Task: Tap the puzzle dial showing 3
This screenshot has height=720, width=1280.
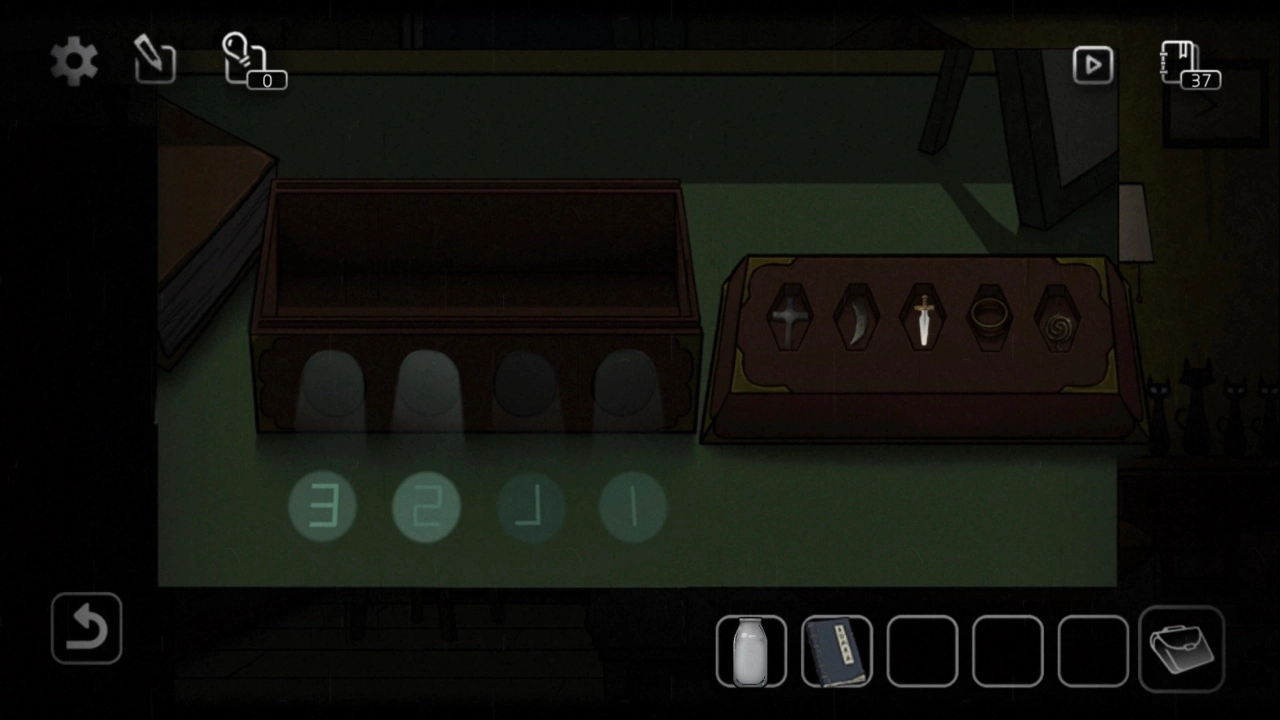Action: pyautogui.click(x=322, y=507)
